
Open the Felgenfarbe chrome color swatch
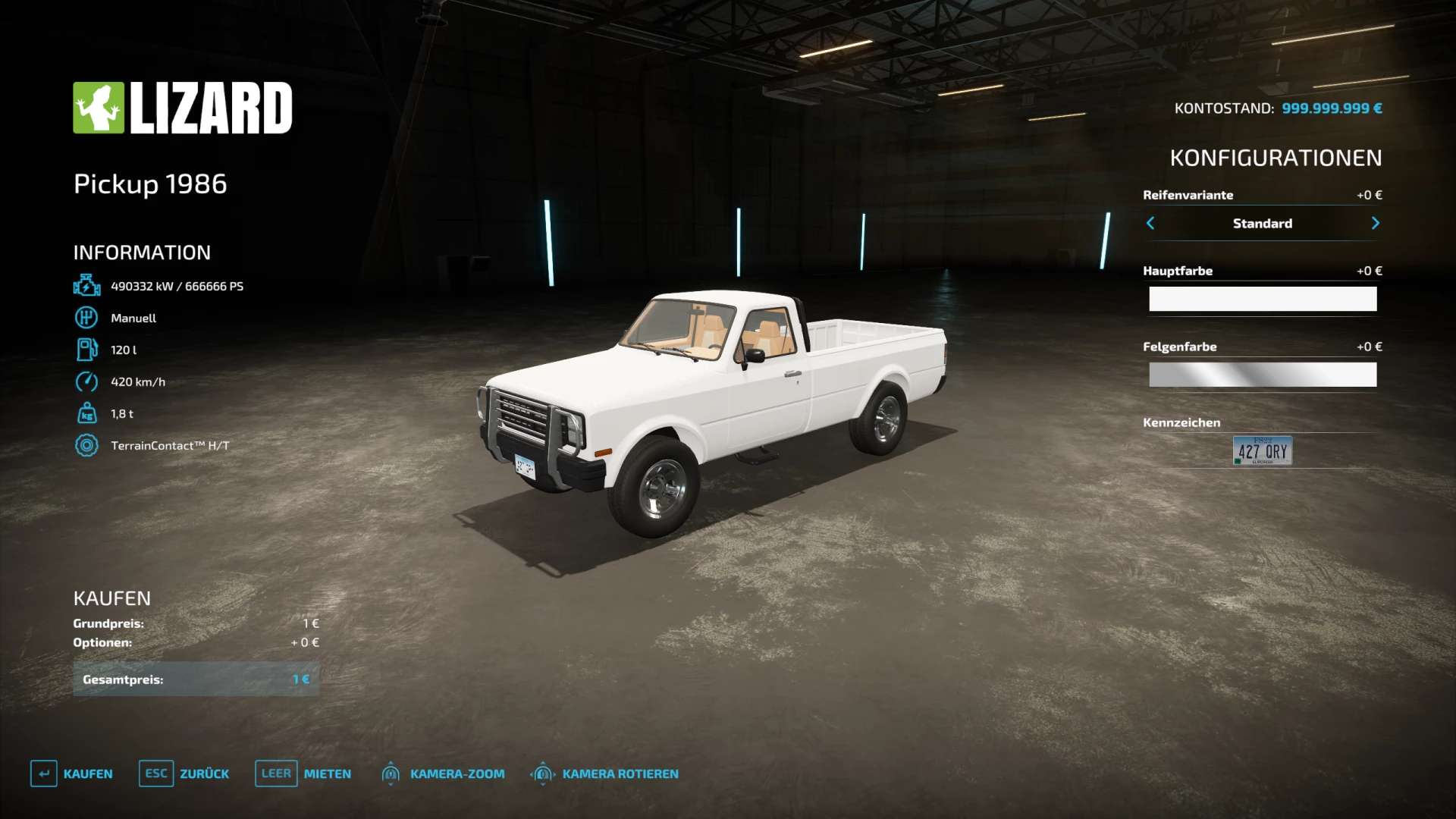coord(1262,375)
